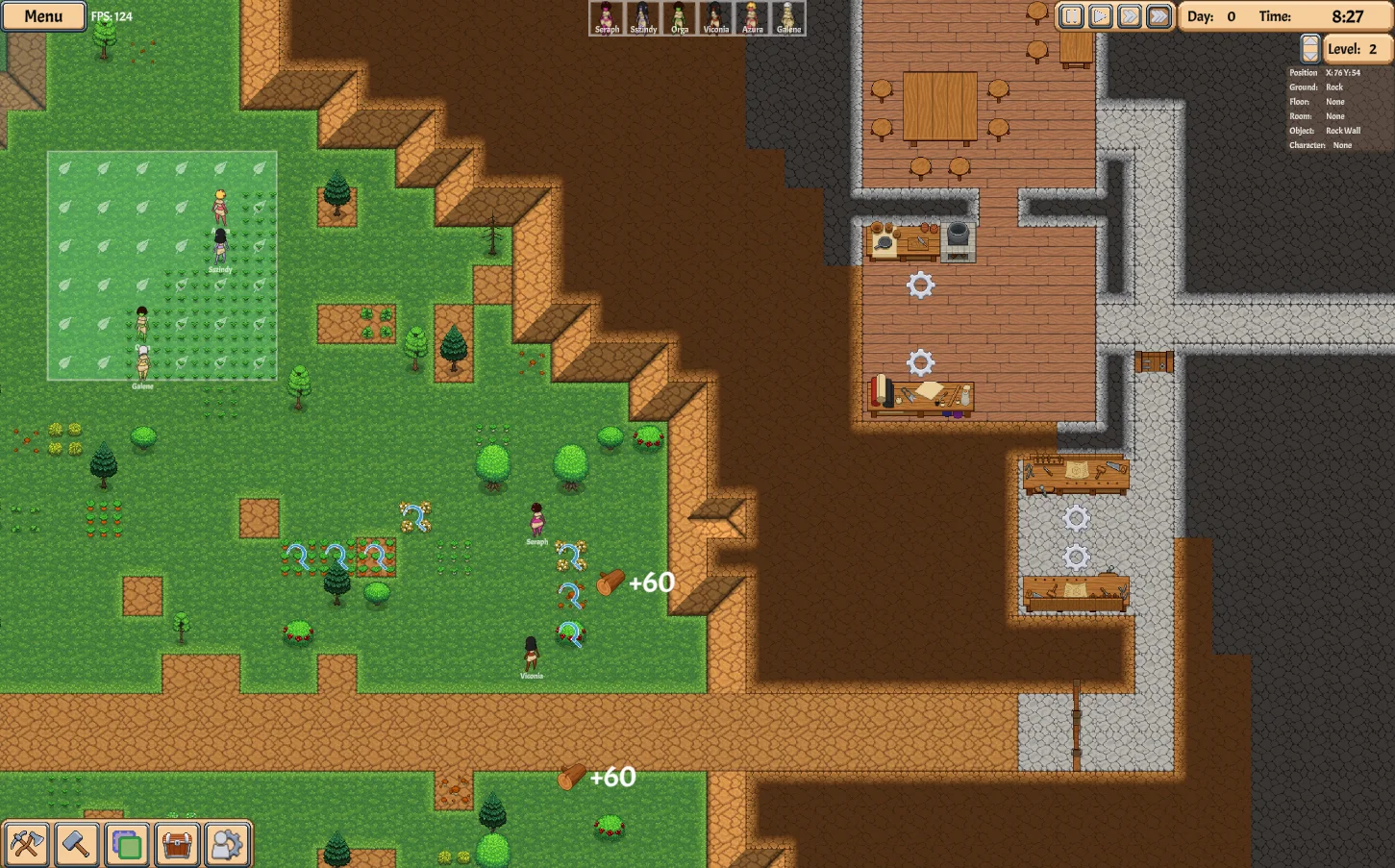Open the treasure chest stockpile menu
Viewport: 1395px width, 868px height.
177,845
